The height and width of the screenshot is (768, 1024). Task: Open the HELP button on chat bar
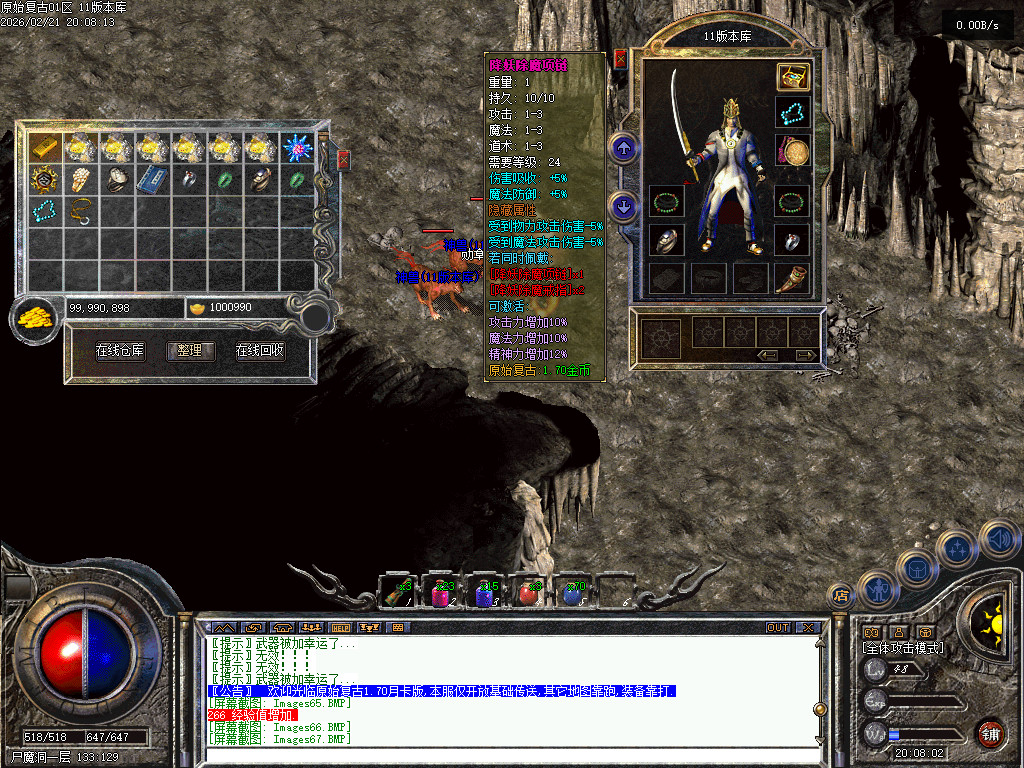pyautogui.click(x=341, y=628)
